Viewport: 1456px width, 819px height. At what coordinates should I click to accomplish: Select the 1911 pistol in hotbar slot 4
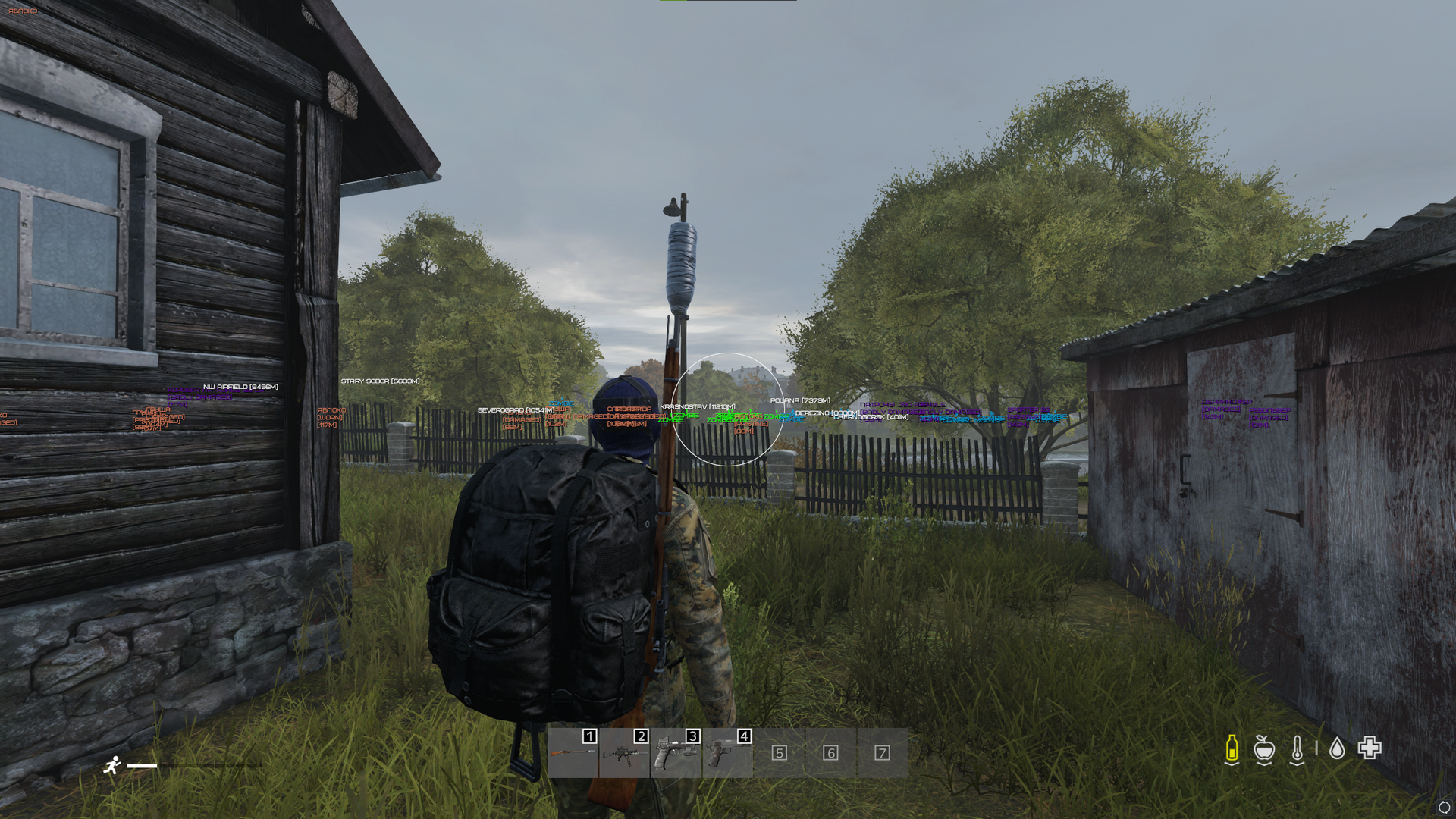point(727,752)
